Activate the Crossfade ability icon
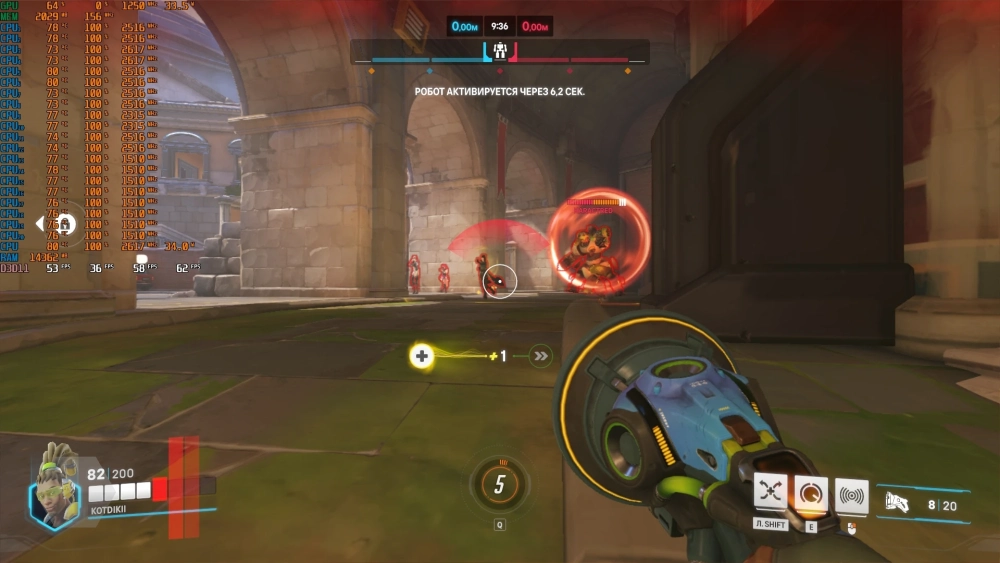 [x=771, y=494]
